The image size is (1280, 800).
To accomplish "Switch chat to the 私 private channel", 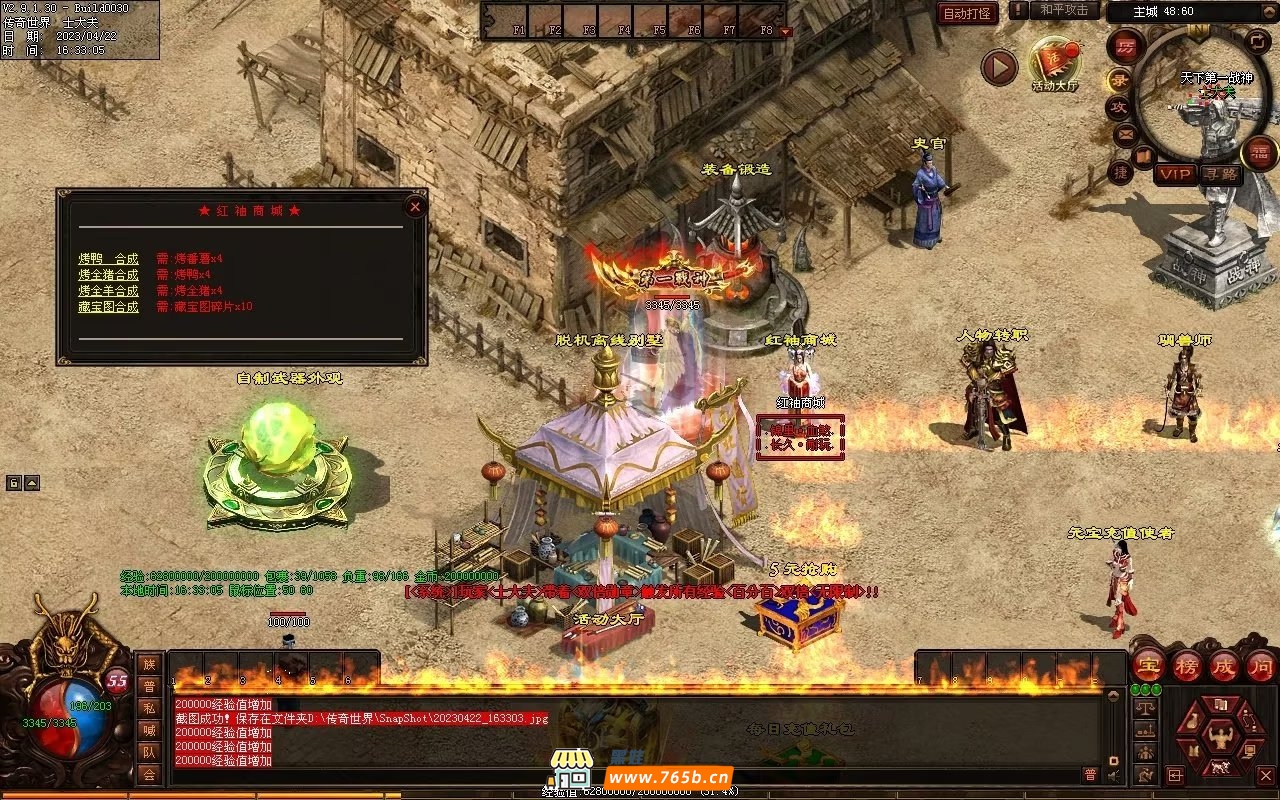I will point(149,708).
